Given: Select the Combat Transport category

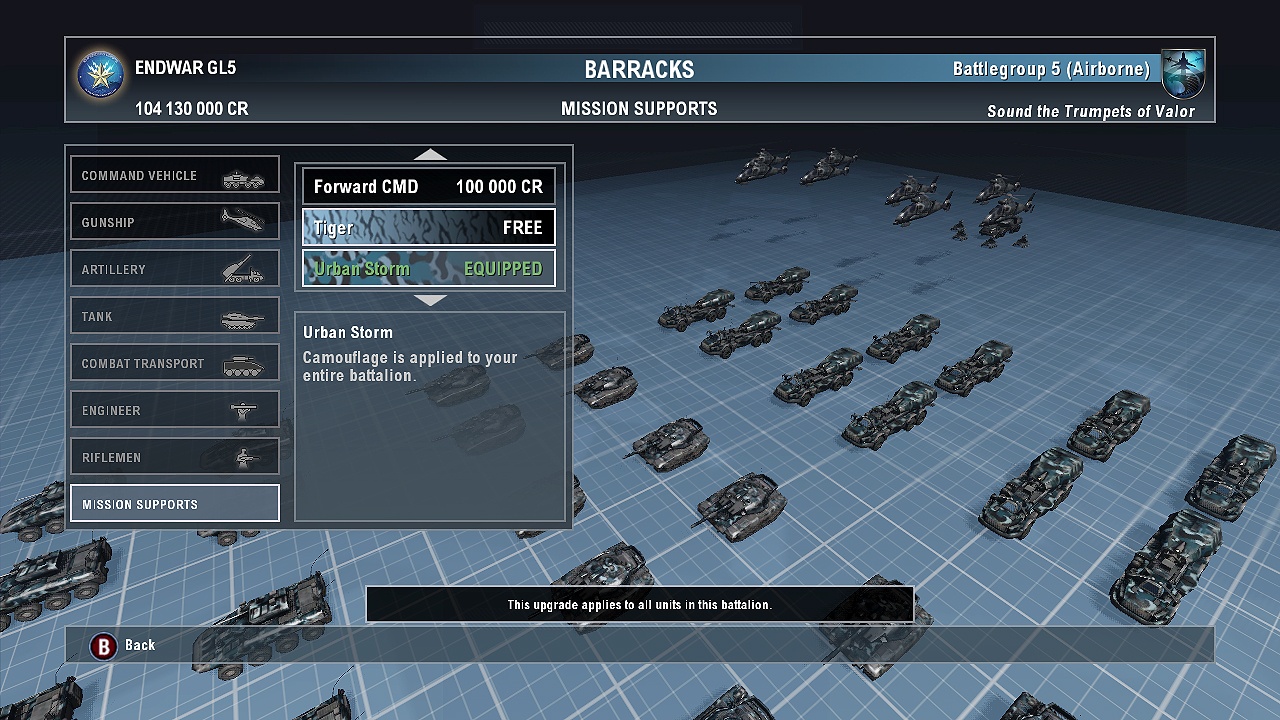Looking at the screenshot, I should pos(175,363).
